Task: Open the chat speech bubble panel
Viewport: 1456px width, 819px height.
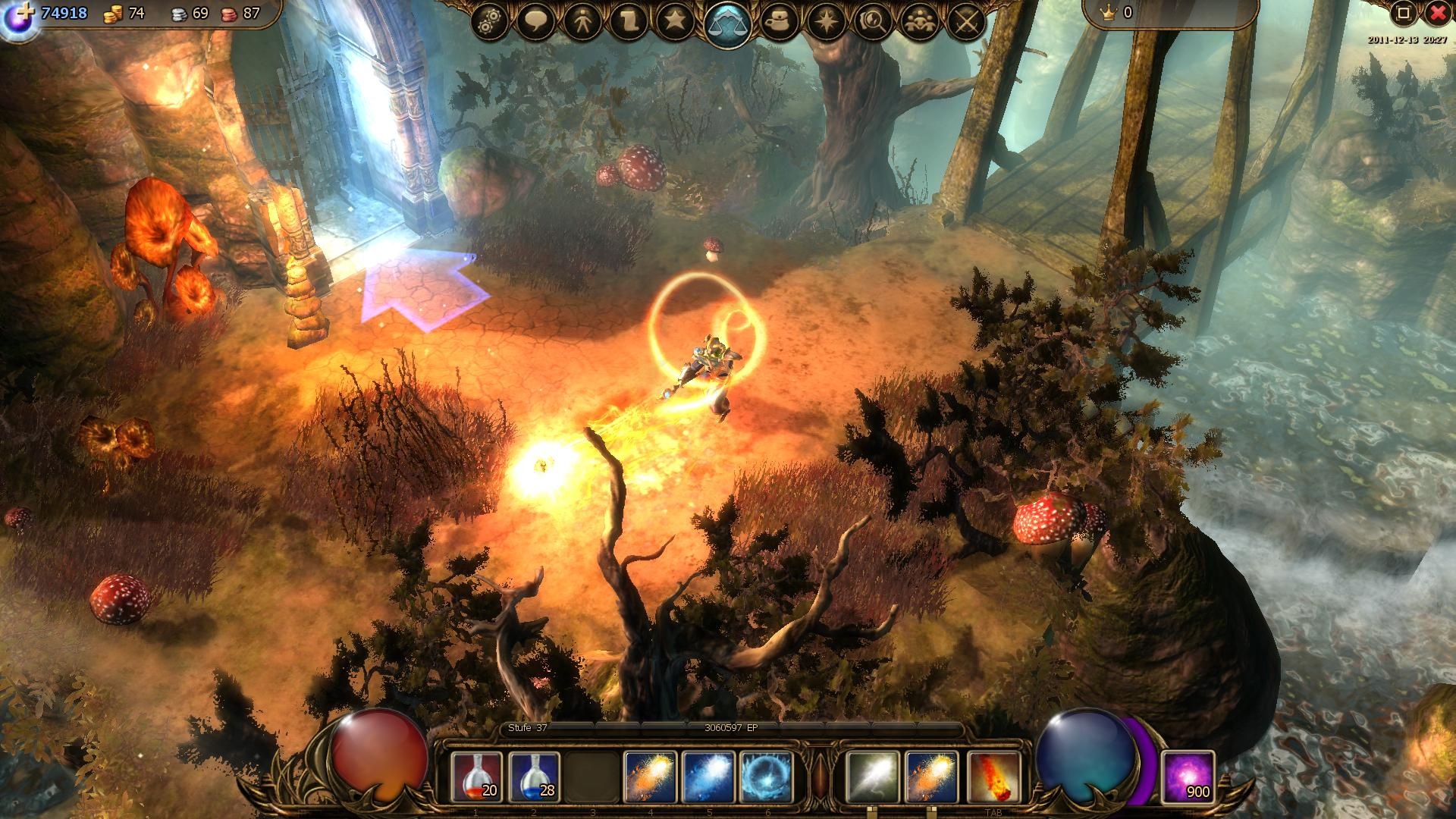Action: pos(538,20)
